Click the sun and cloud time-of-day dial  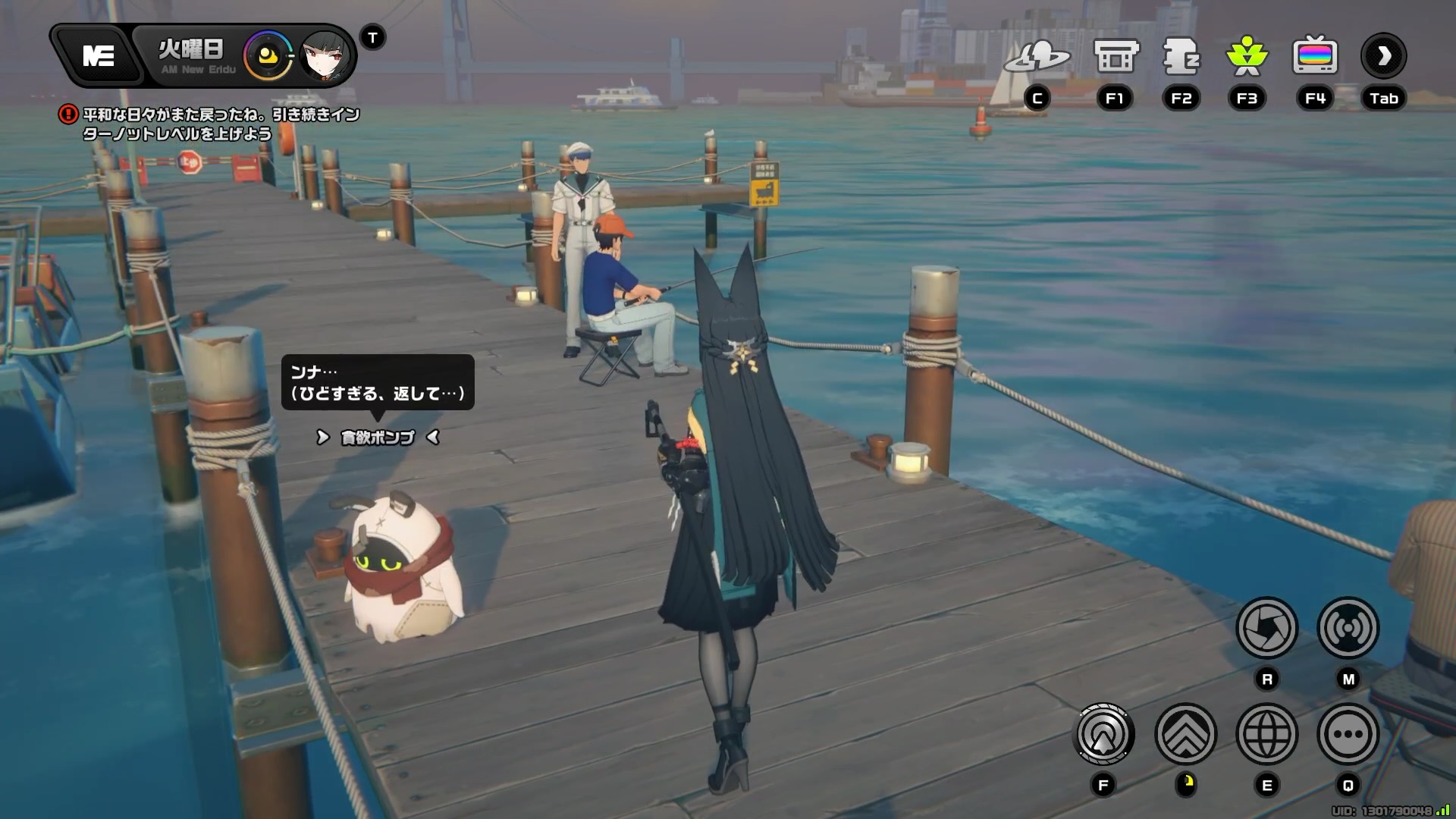(268, 55)
